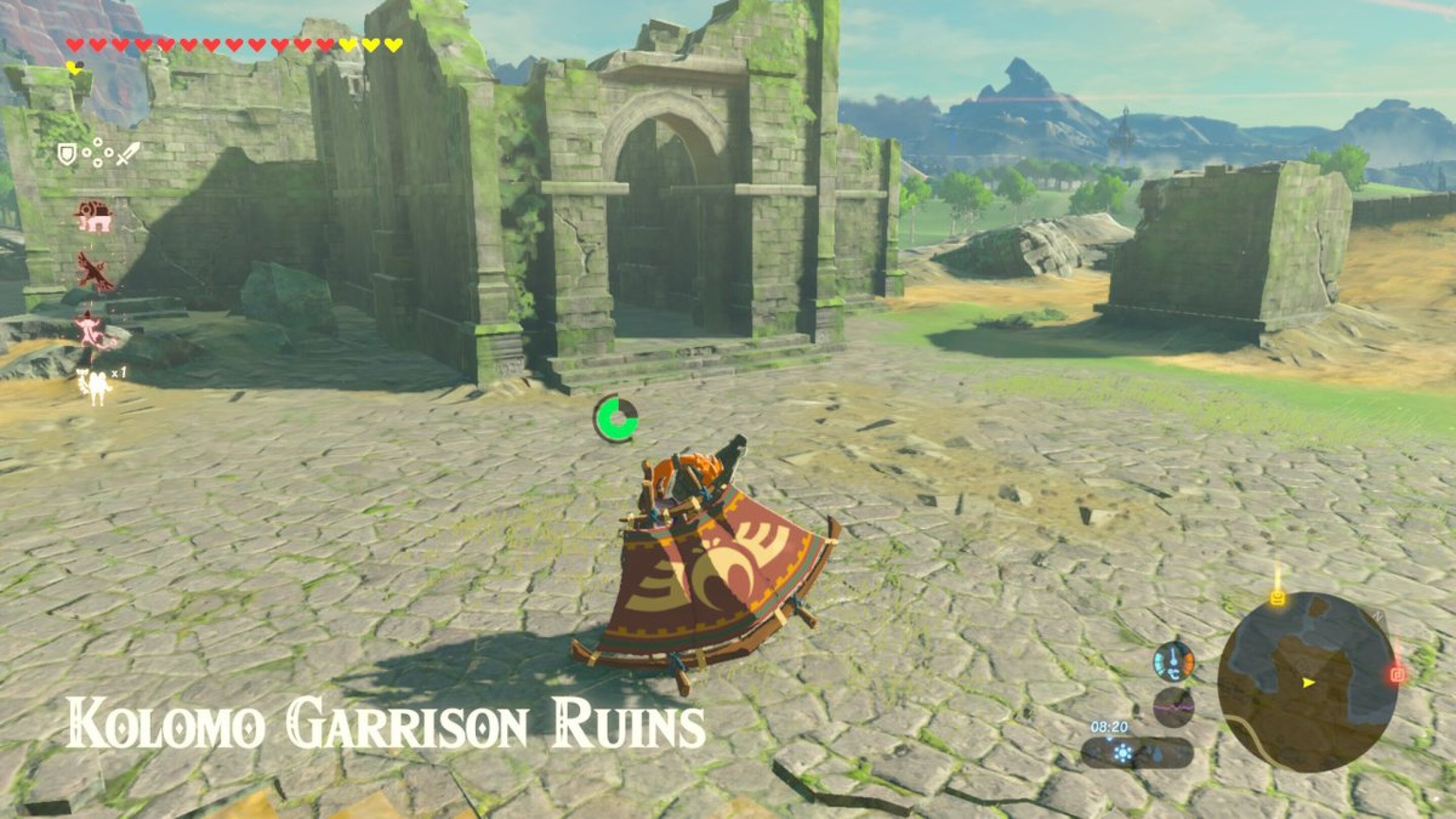Expand the yellow shrine marker above the minimap
1456x819 pixels.
coord(1278,600)
